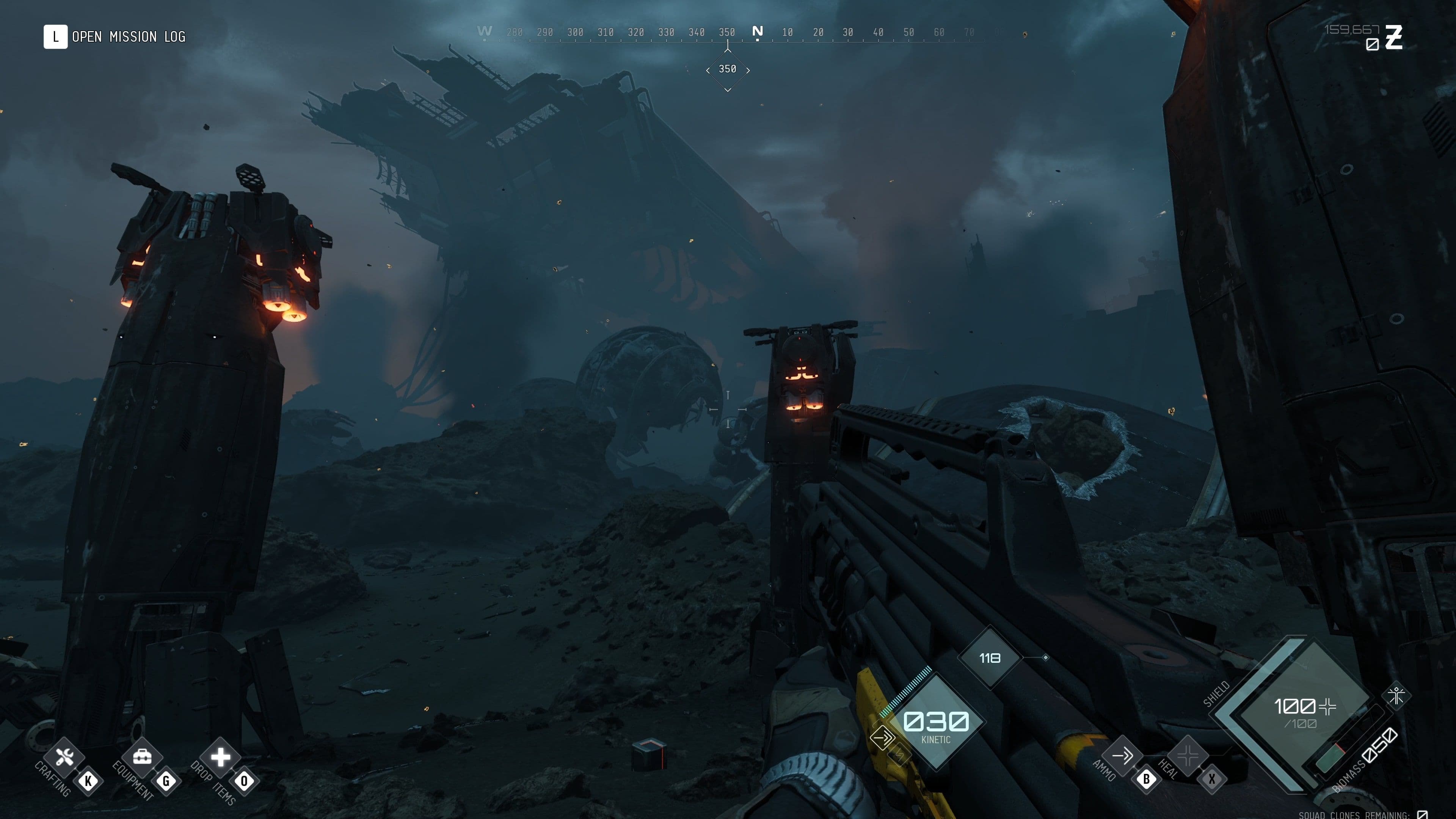Open the Equipment toolbox icon
This screenshot has height=819, width=1456.
(x=142, y=757)
